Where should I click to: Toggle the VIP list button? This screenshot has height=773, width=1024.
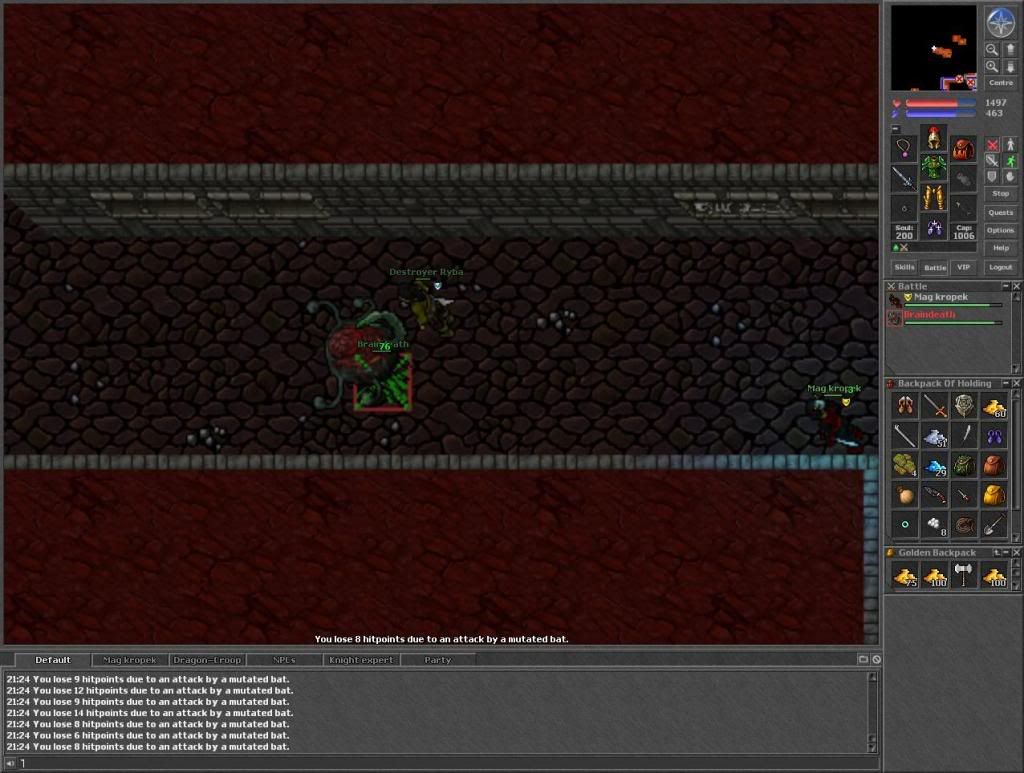pyautogui.click(x=963, y=267)
